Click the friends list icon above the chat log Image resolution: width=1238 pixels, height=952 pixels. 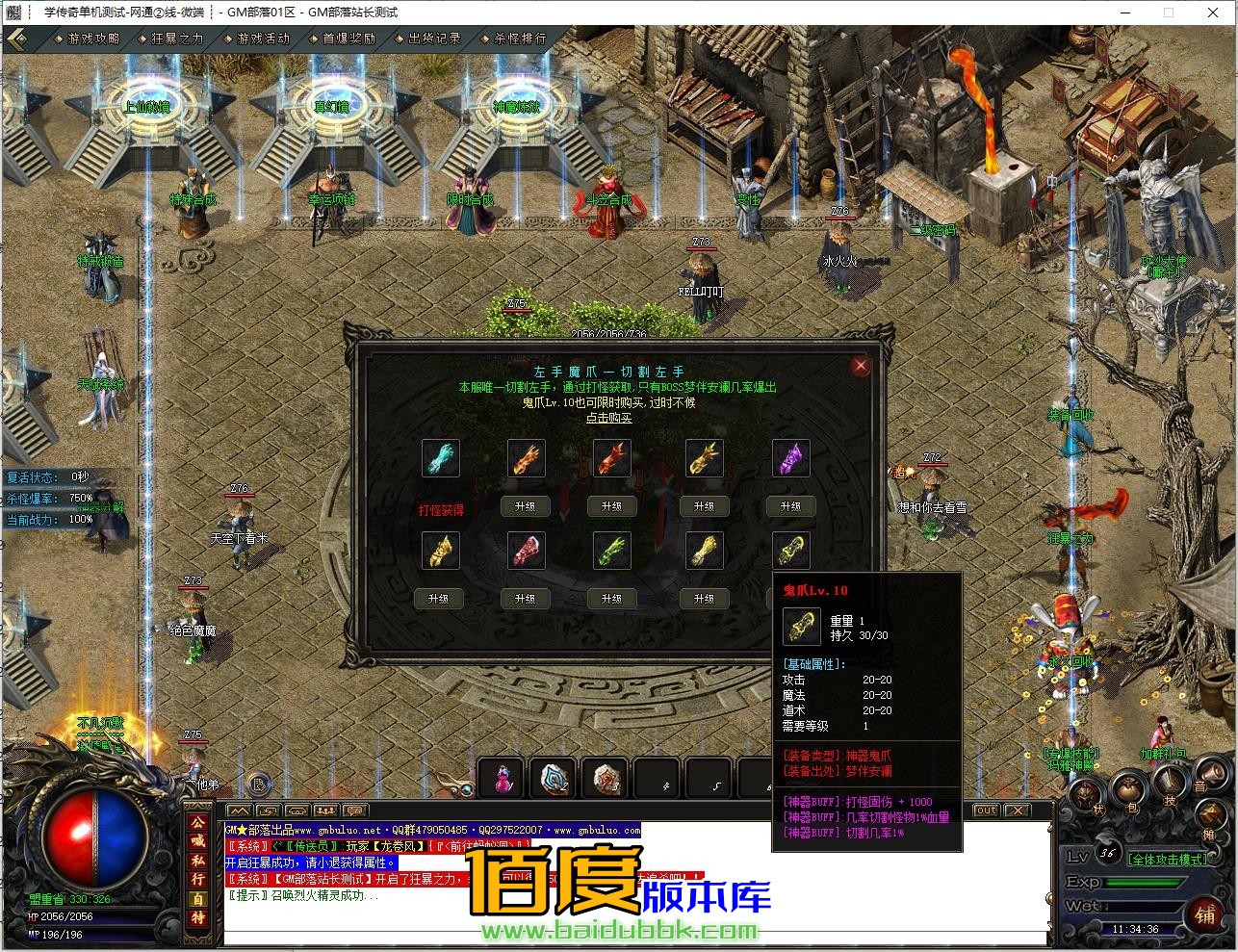click(325, 810)
